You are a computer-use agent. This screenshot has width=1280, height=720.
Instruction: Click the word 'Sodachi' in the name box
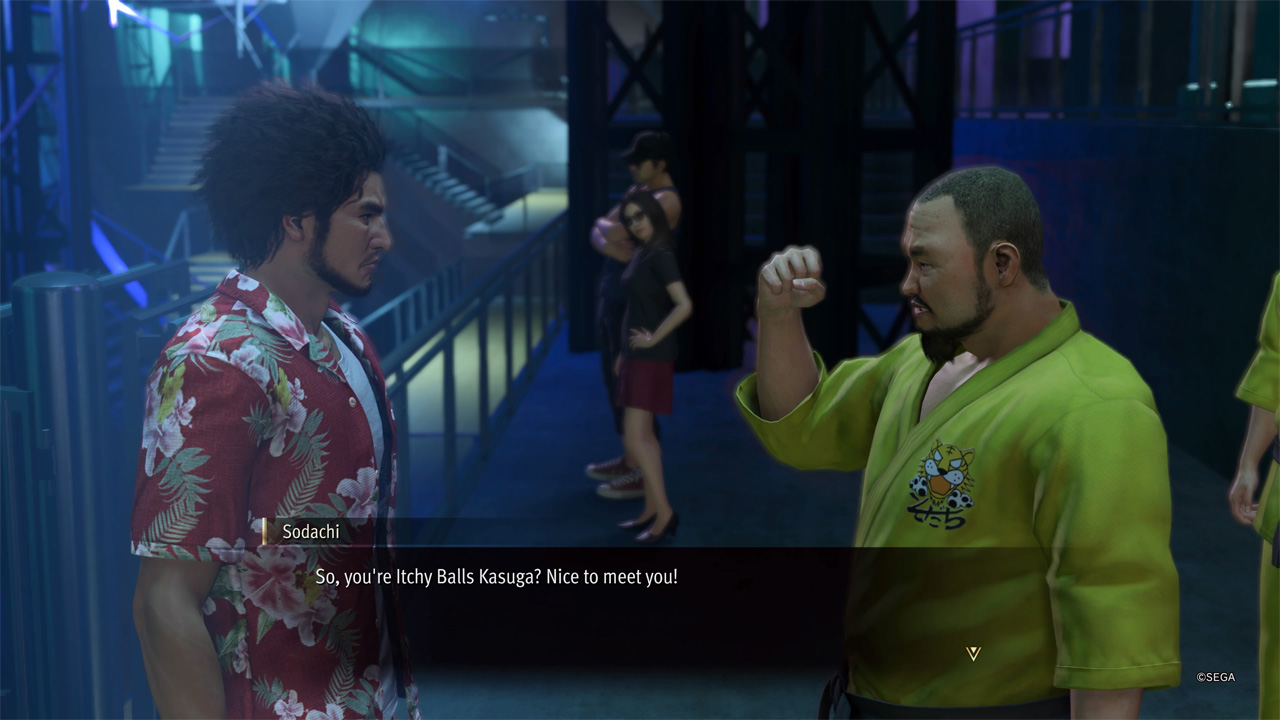coord(310,532)
